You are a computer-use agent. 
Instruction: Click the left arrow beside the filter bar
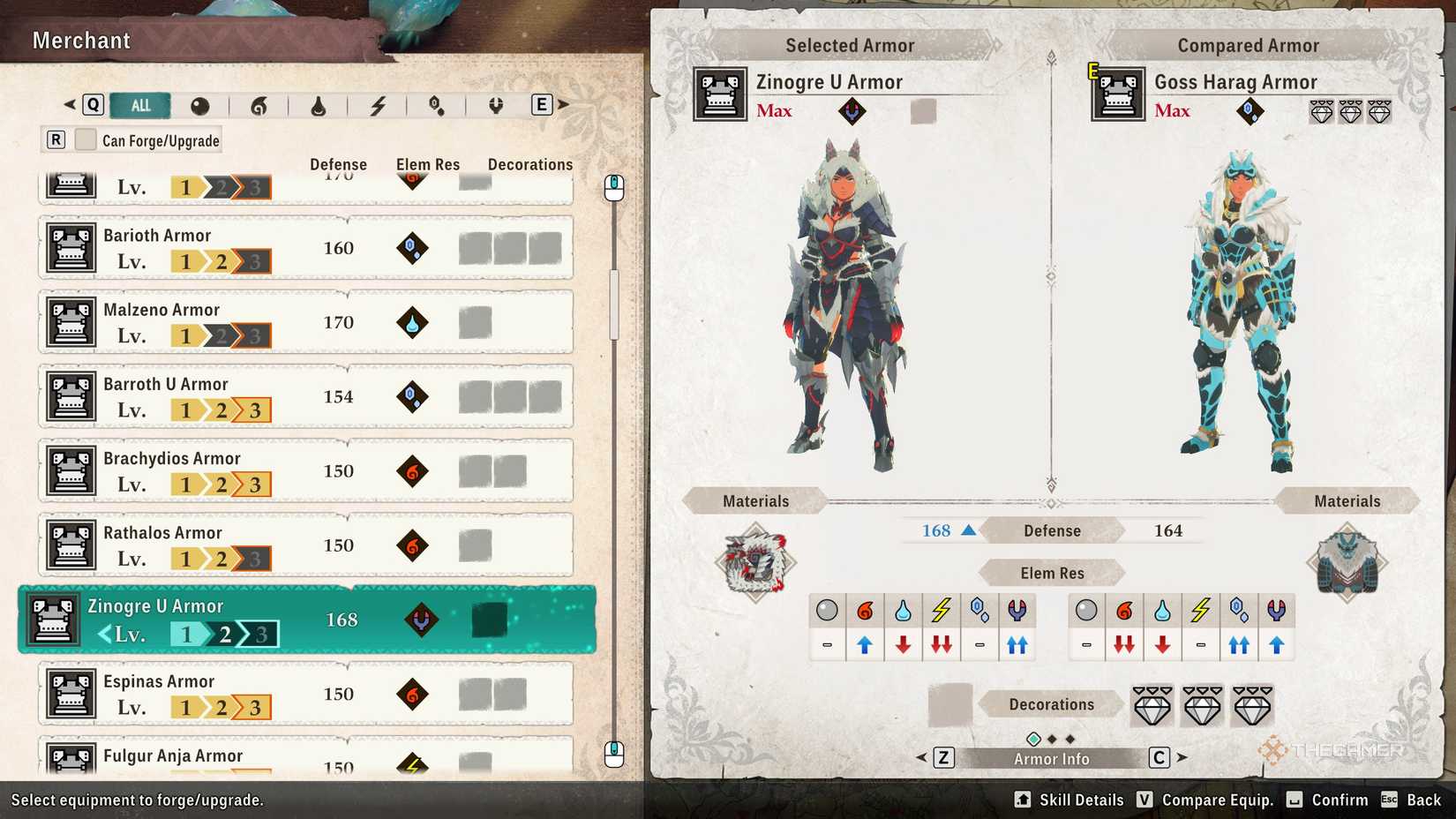[69, 104]
